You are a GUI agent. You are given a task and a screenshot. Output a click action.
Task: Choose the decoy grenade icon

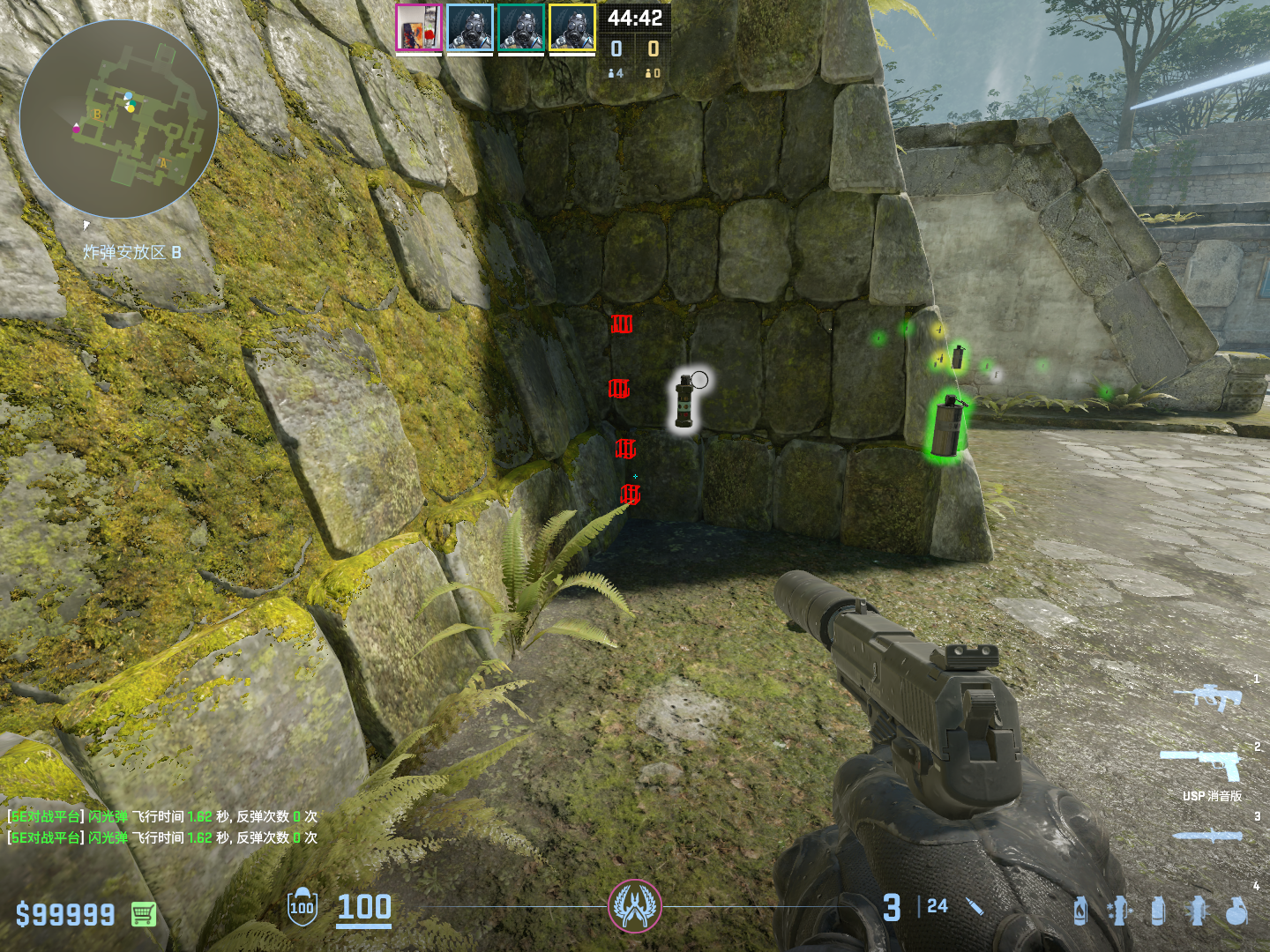1119,911
